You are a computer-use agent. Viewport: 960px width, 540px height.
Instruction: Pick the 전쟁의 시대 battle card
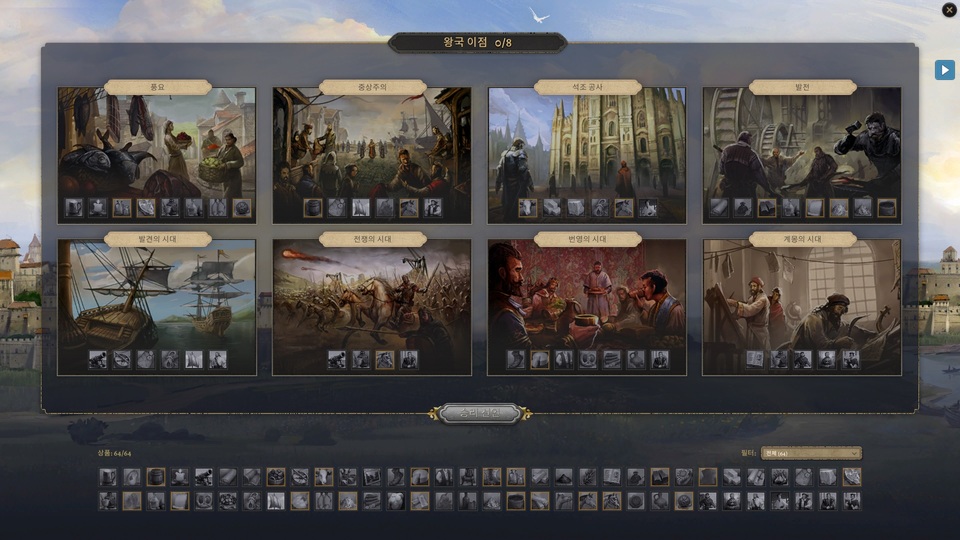point(372,298)
